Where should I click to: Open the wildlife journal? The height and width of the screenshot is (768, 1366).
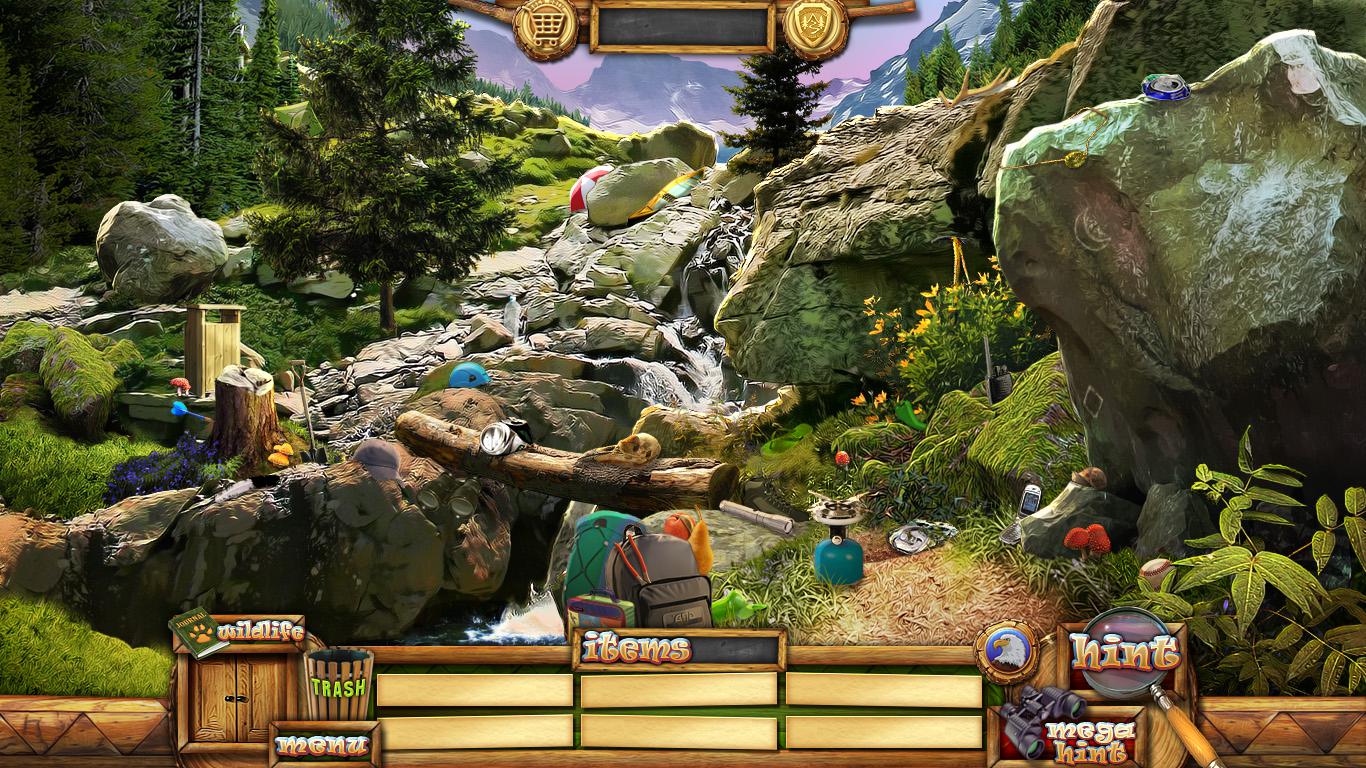pyautogui.click(x=238, y=634)
